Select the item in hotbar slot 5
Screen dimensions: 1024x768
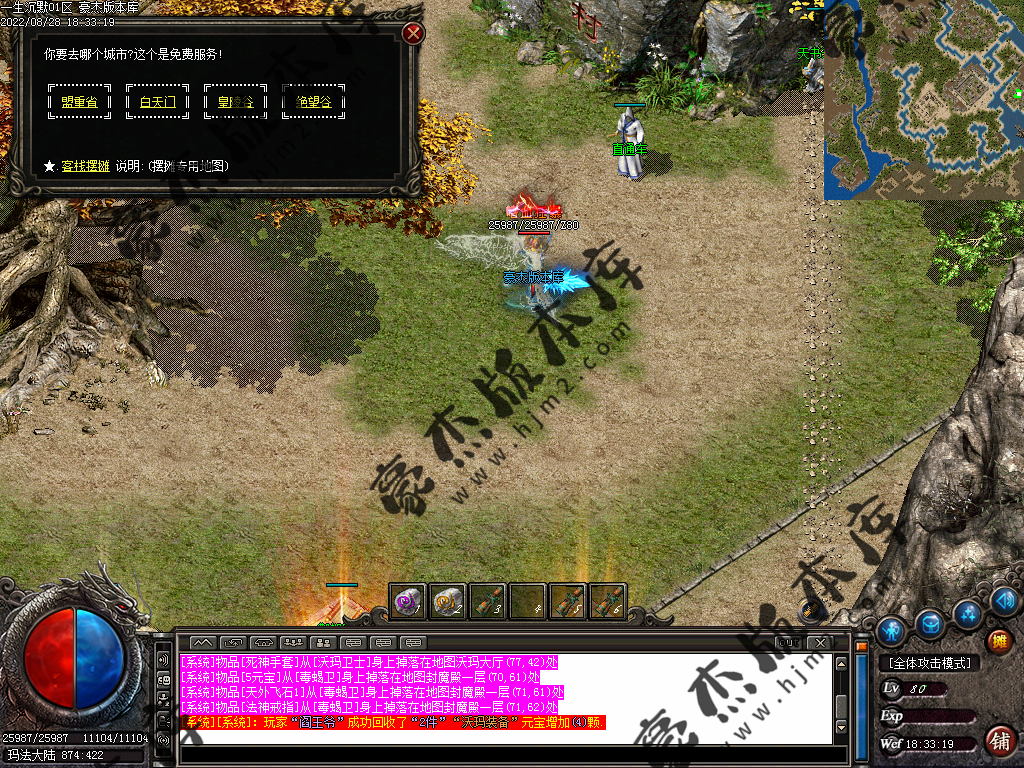pyautogui.click(x=567, y=601)
